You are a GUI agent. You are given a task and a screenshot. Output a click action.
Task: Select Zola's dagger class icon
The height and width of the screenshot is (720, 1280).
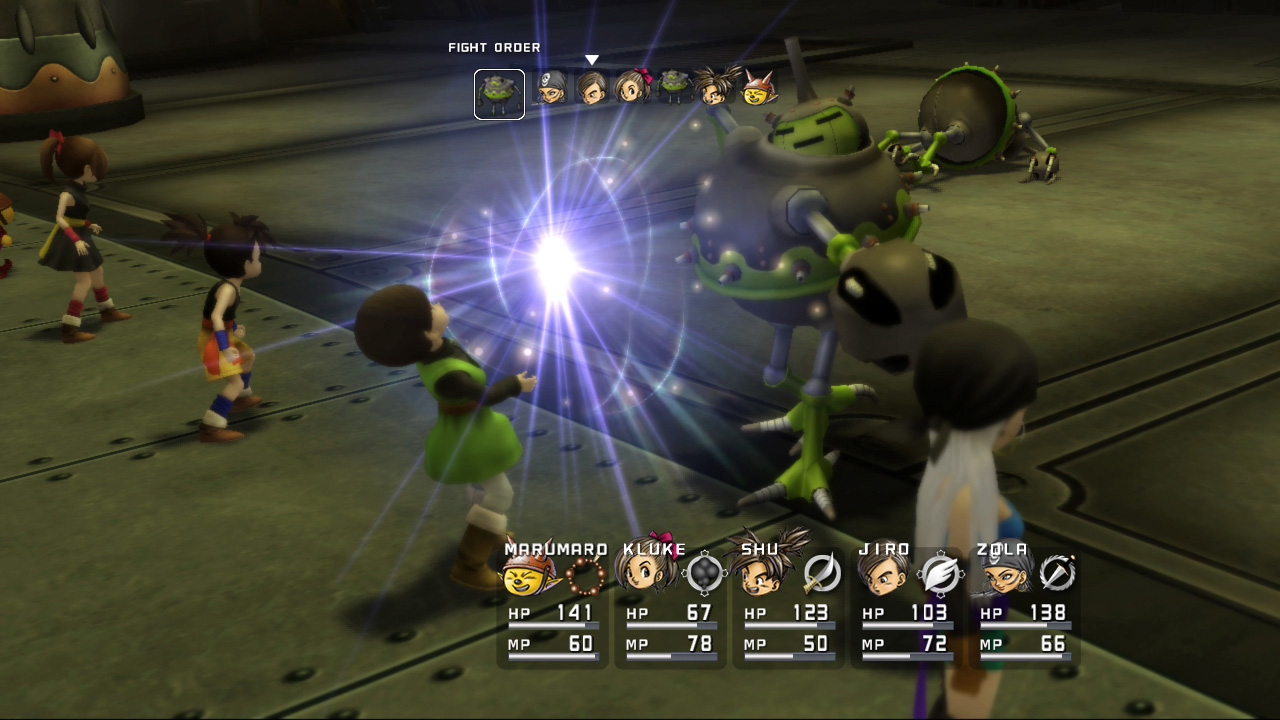[1057, 573]
